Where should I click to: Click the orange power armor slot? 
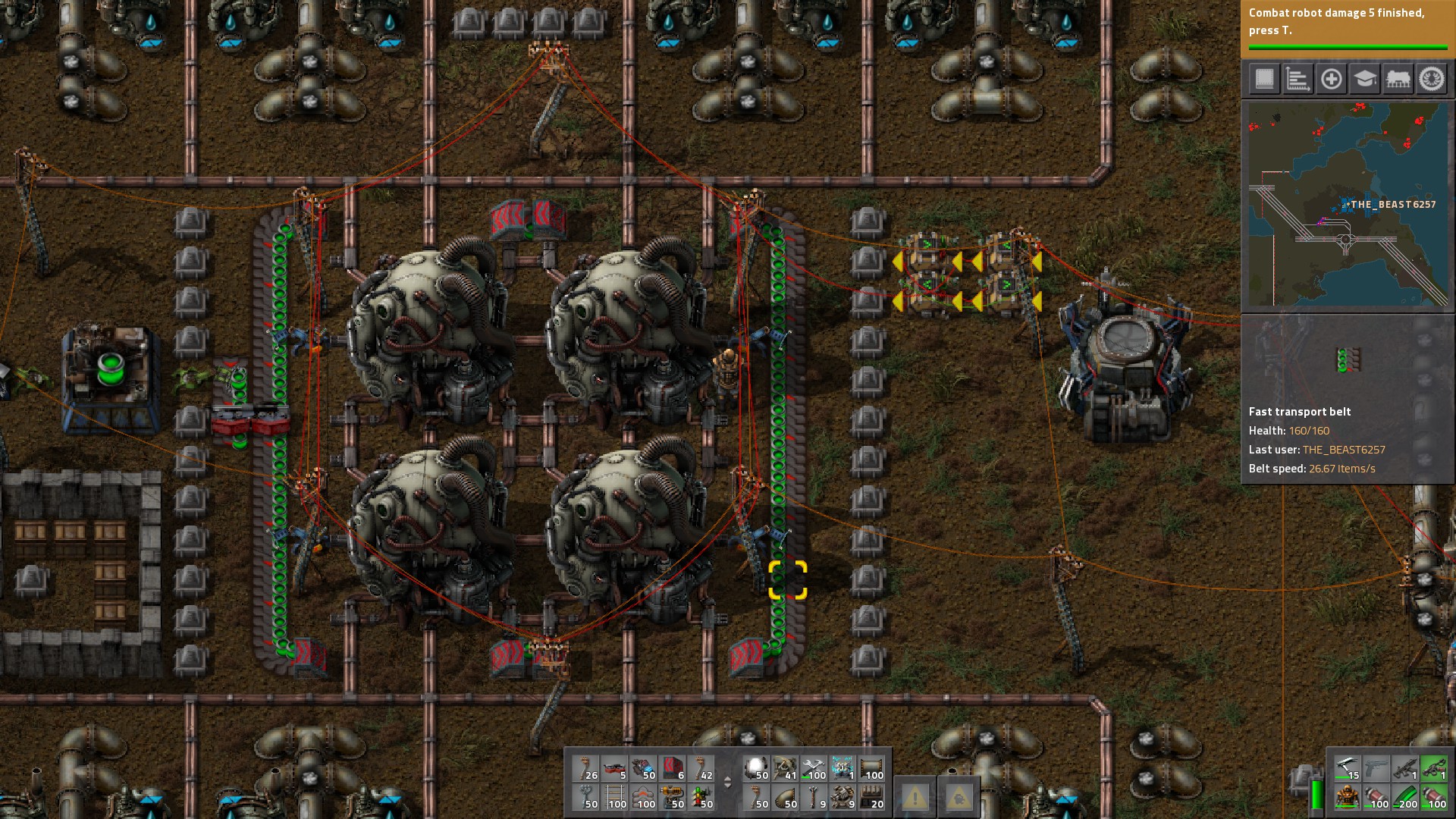1347,797
